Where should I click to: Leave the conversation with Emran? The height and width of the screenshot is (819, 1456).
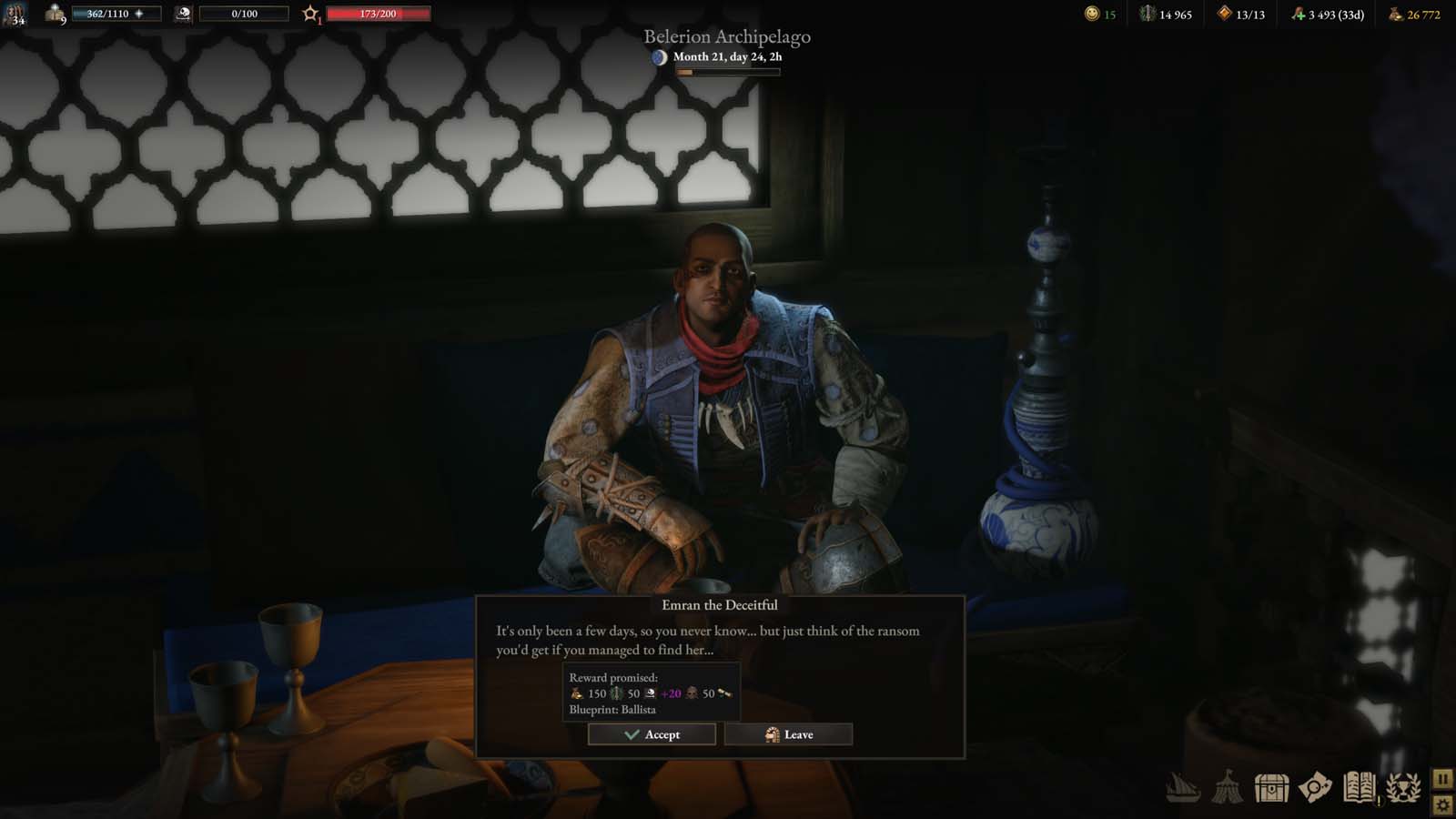point(788,734)
